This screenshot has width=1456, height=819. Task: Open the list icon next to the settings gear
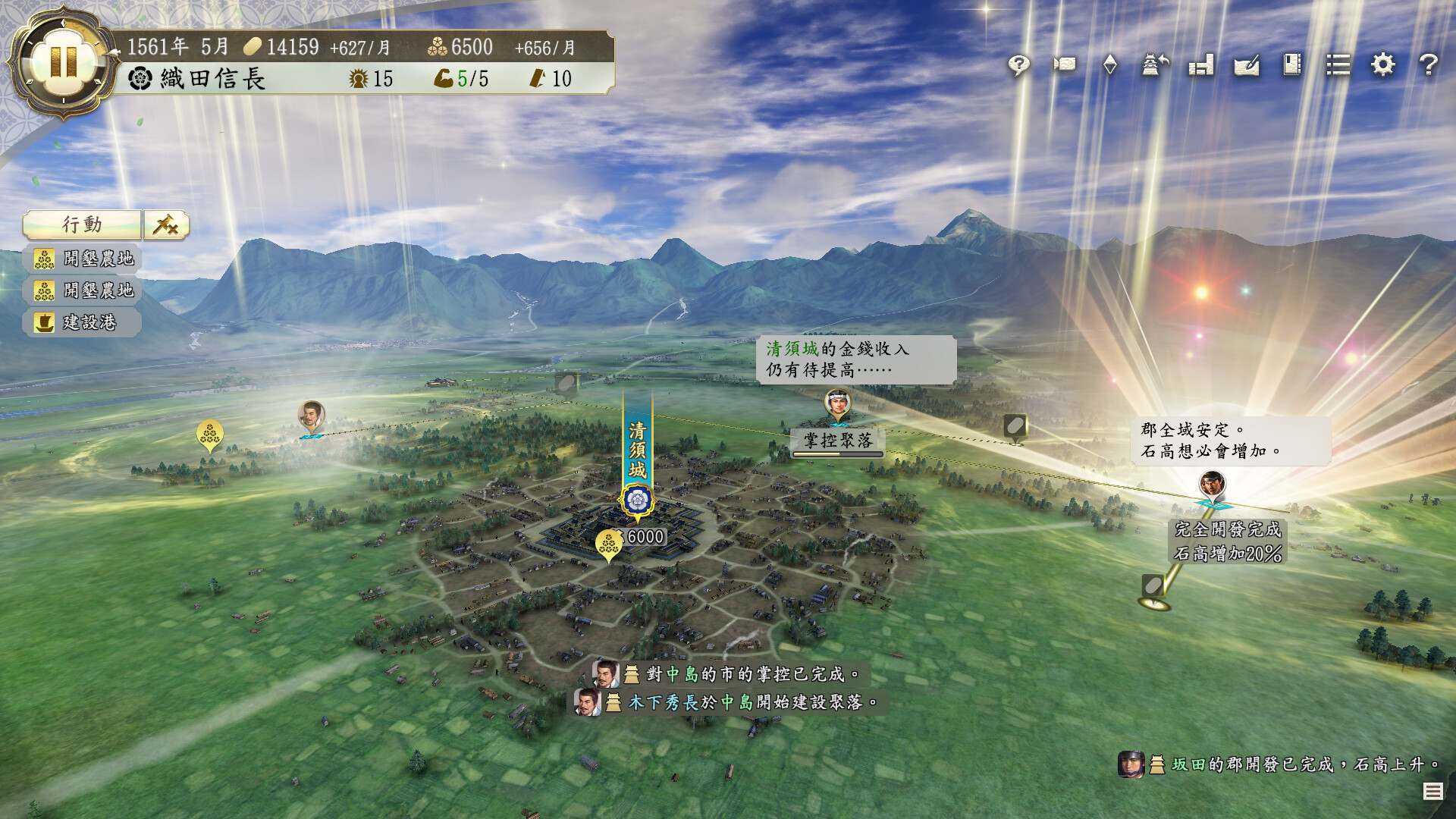[x=1338, y=66]
